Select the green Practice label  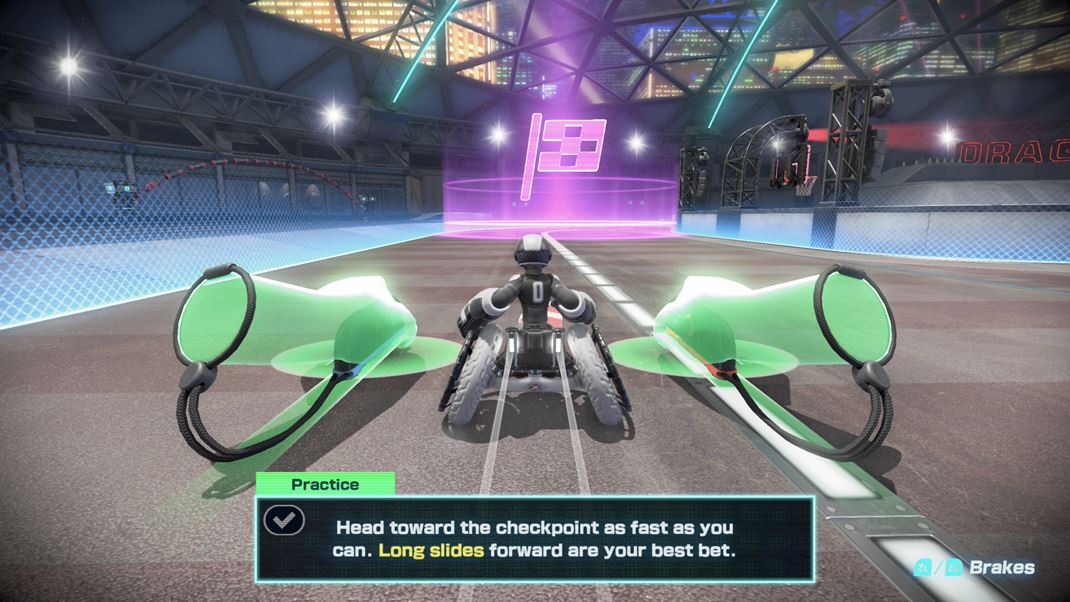coord(325,485)
